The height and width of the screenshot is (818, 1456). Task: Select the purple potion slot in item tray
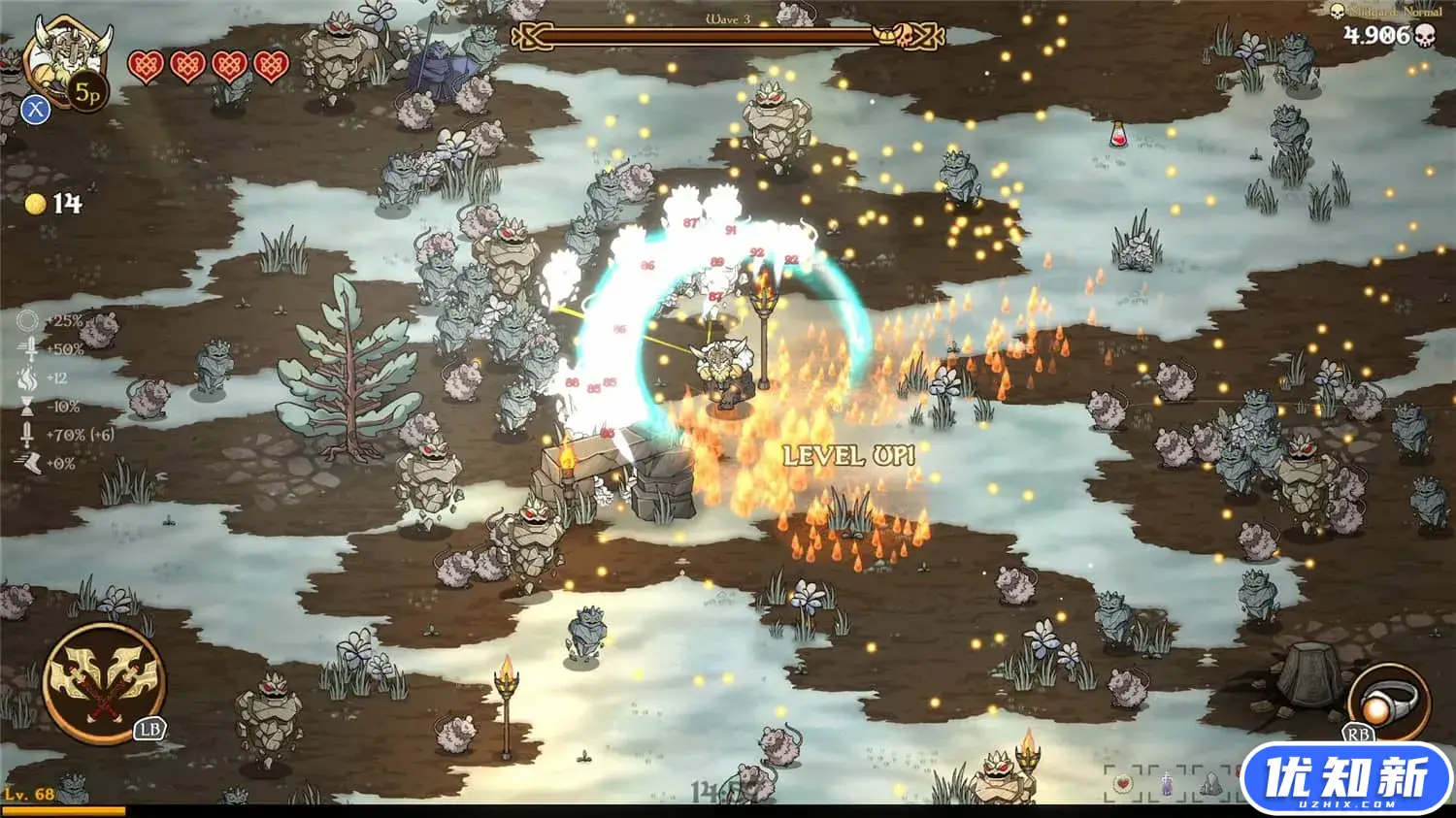(x=1166, y=784)
